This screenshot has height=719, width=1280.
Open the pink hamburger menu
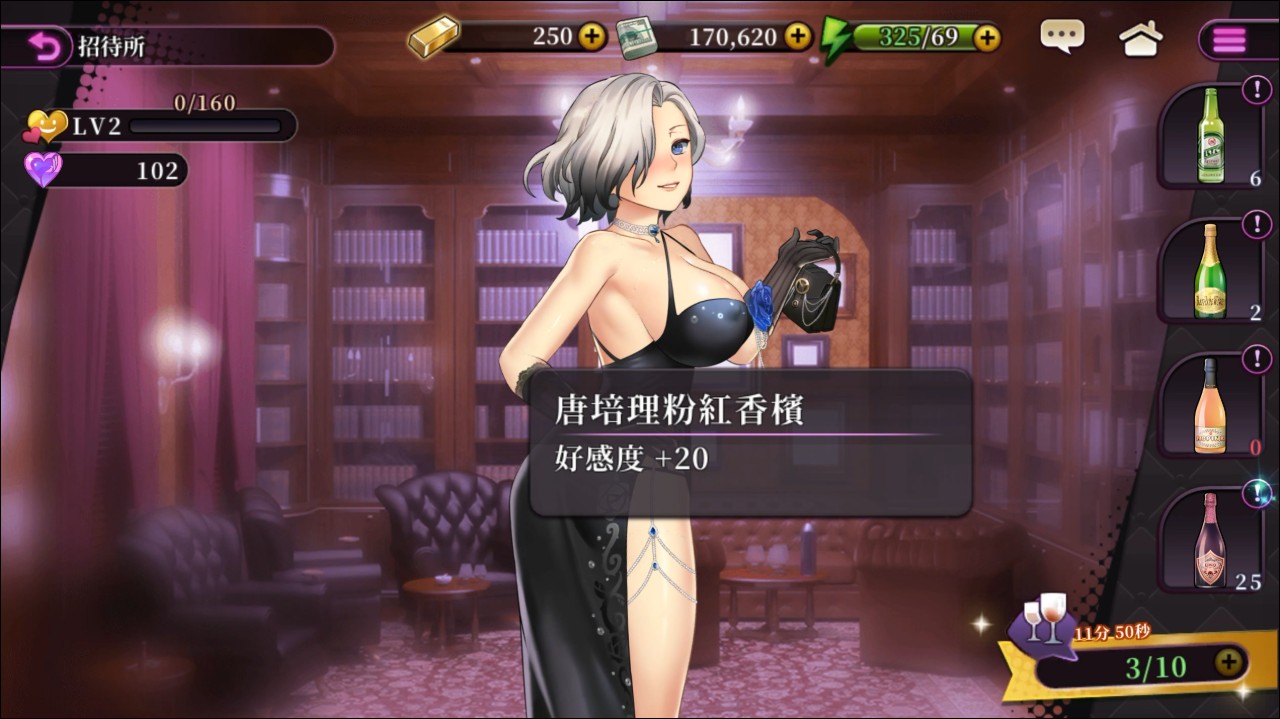click(1230, 40)
